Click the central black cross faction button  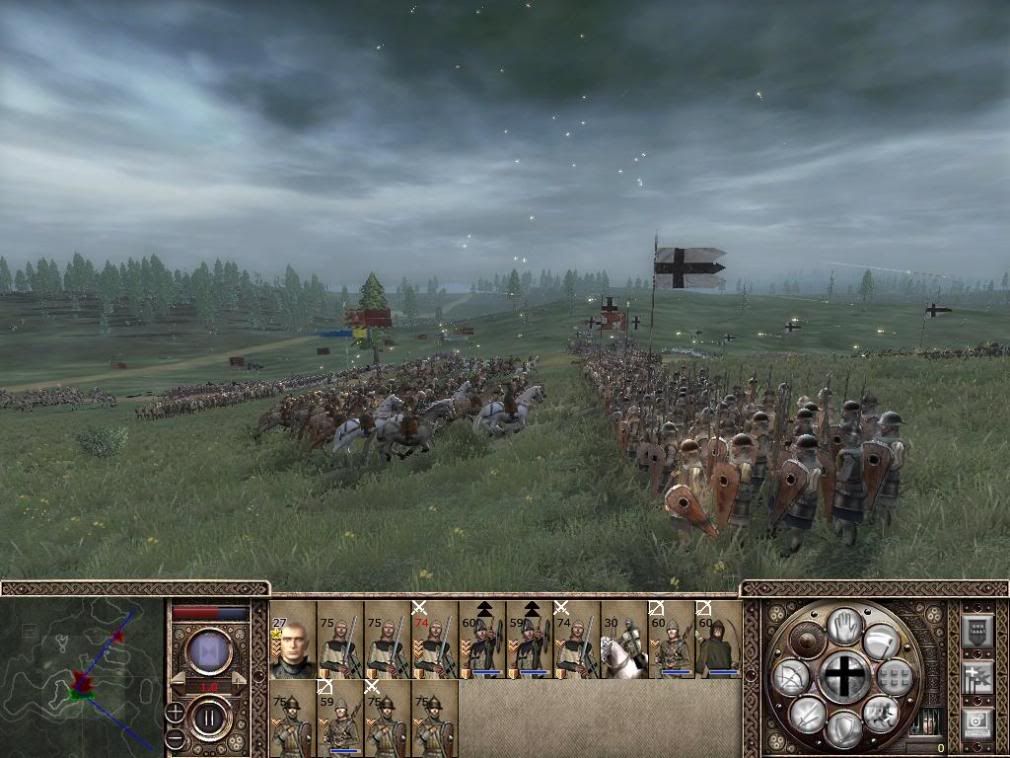pos(845,676)
